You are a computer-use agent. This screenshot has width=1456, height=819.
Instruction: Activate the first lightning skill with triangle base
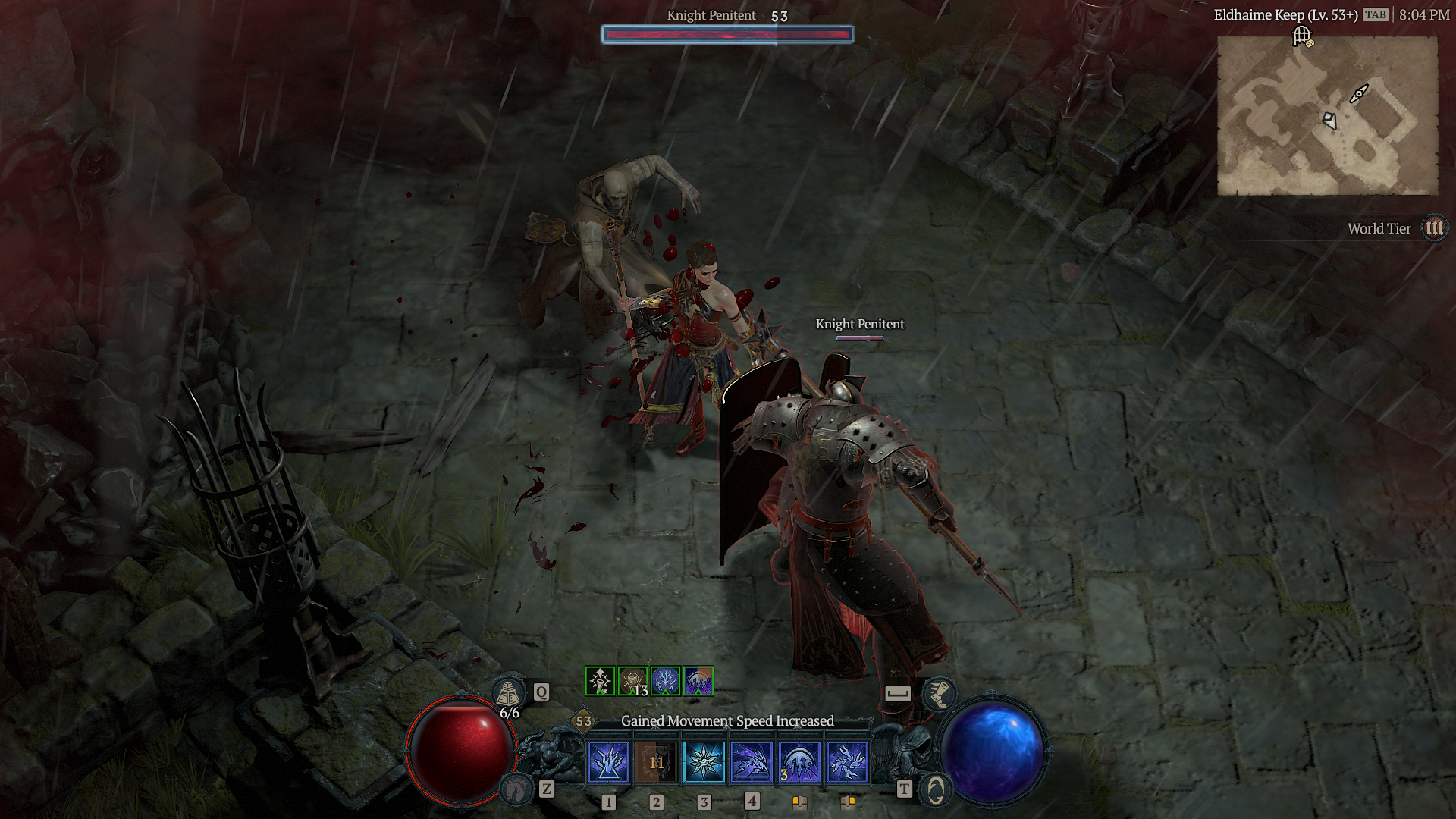click(608, 761)
